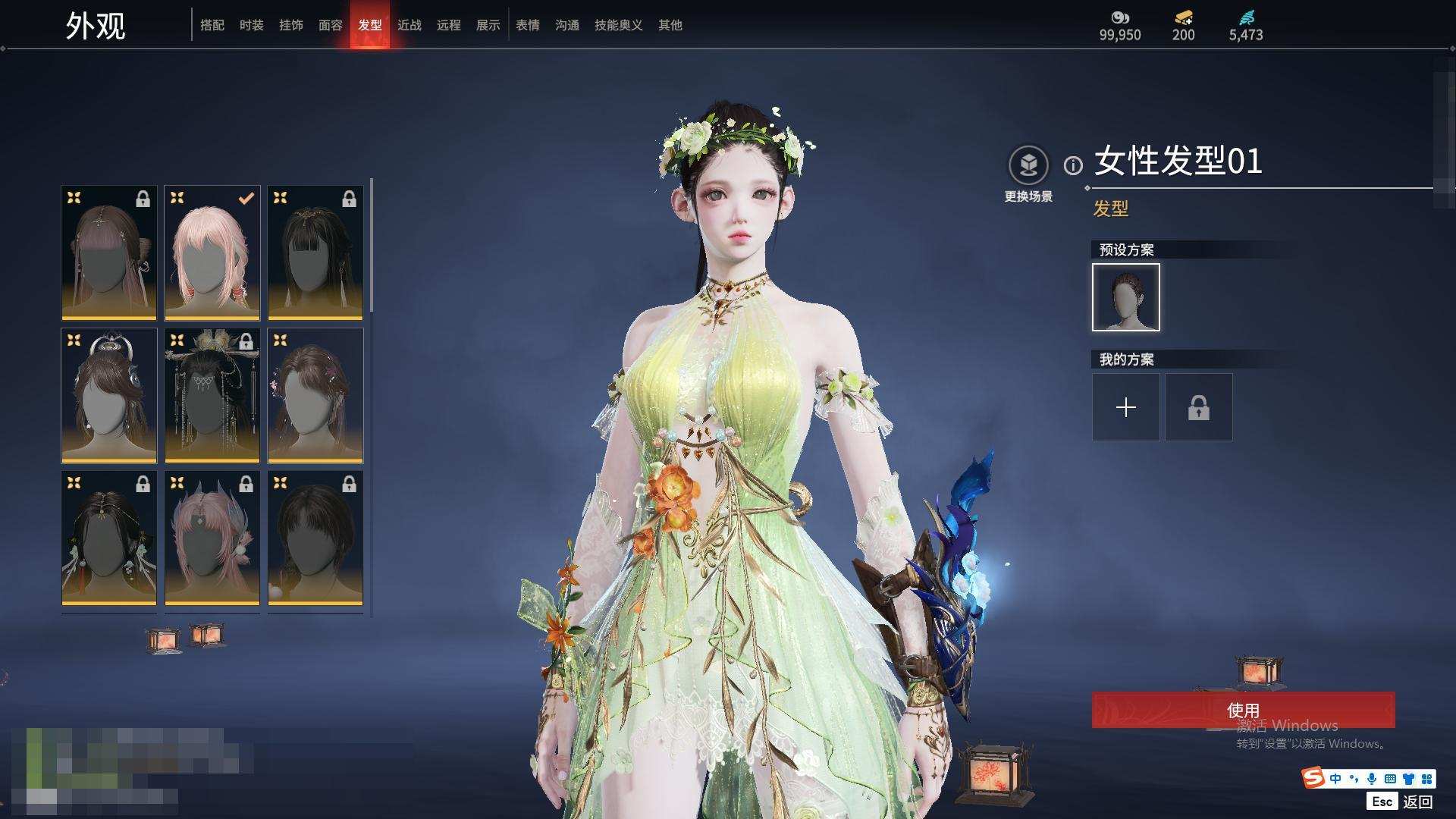This screenshot has width=1456, height=819.
Task: Click the locked scheme slot under 我的方案
Action: coord(1199,407)
